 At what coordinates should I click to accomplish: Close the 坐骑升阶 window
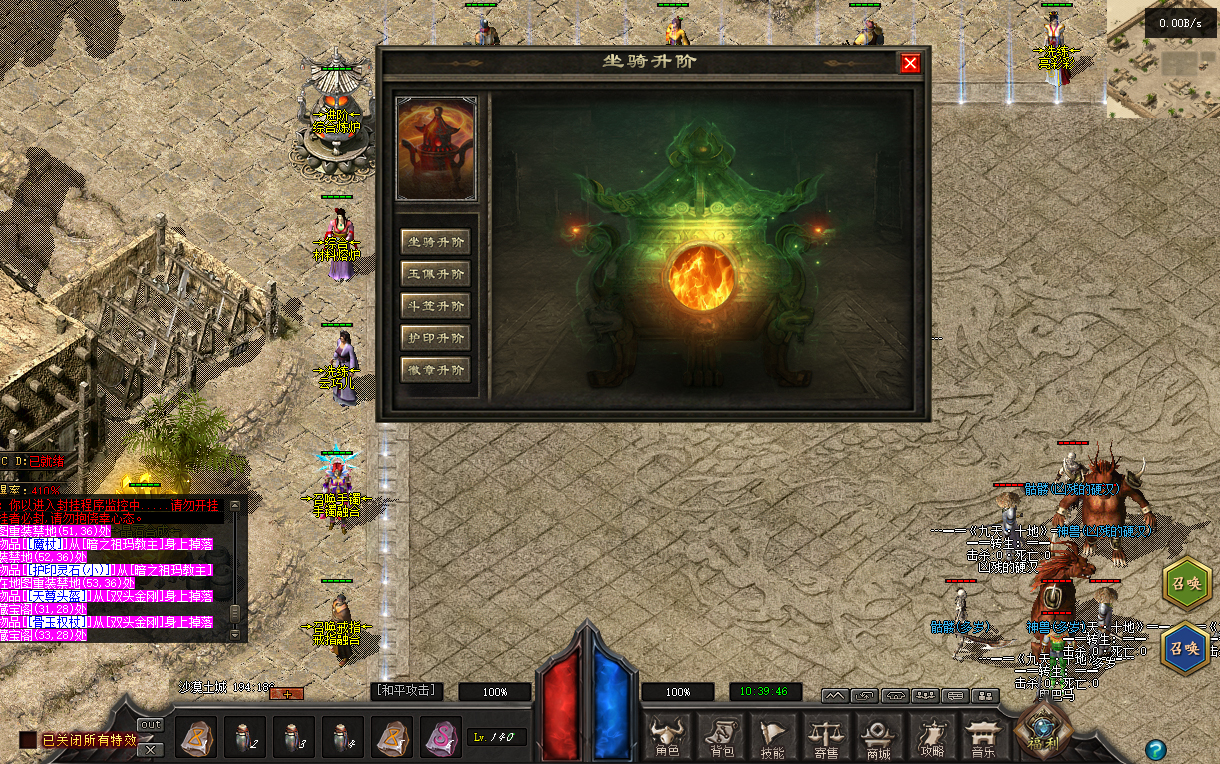tap(910, 63)
